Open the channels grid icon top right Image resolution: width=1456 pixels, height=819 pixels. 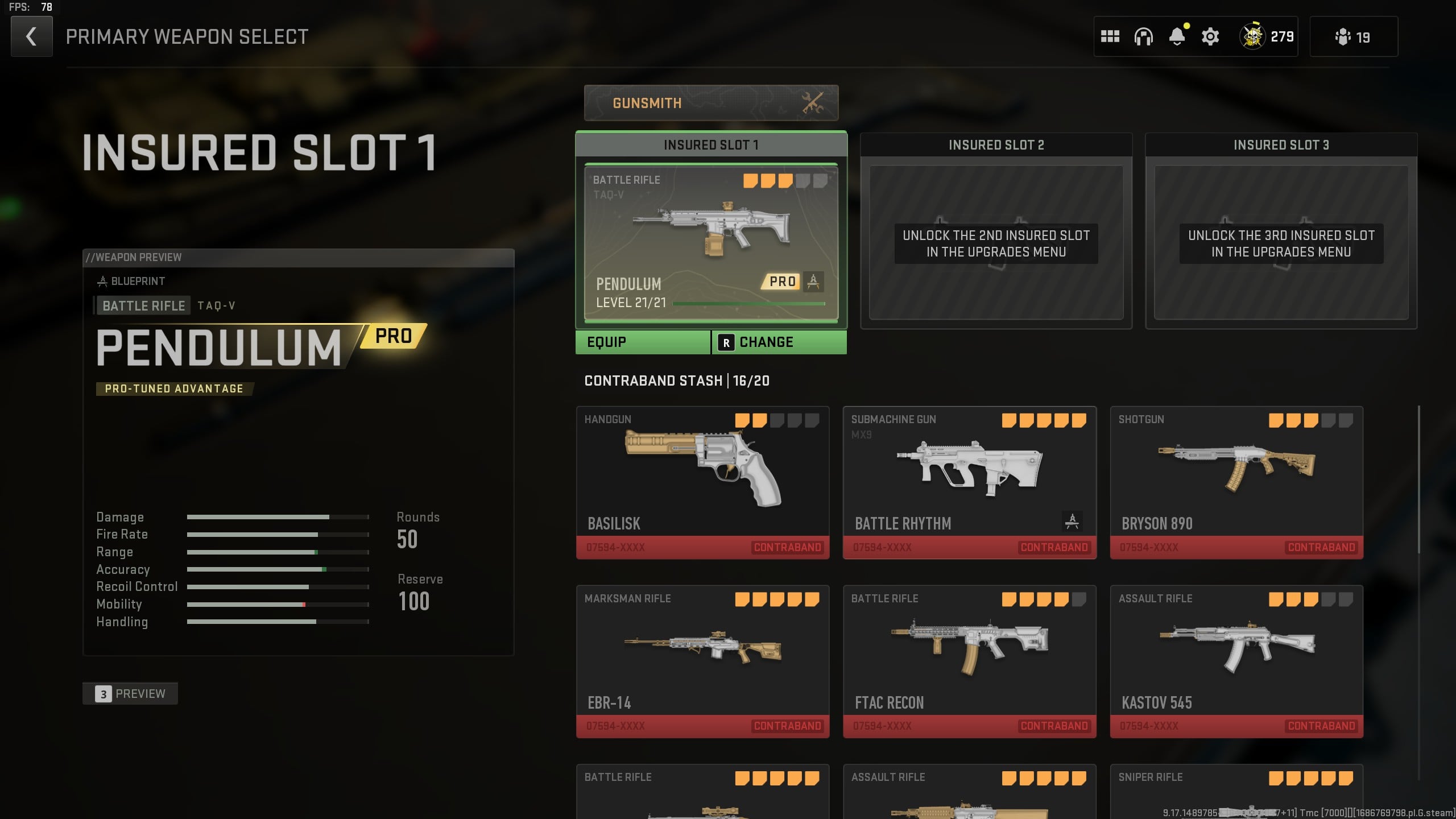click(x=1111, y=36)
